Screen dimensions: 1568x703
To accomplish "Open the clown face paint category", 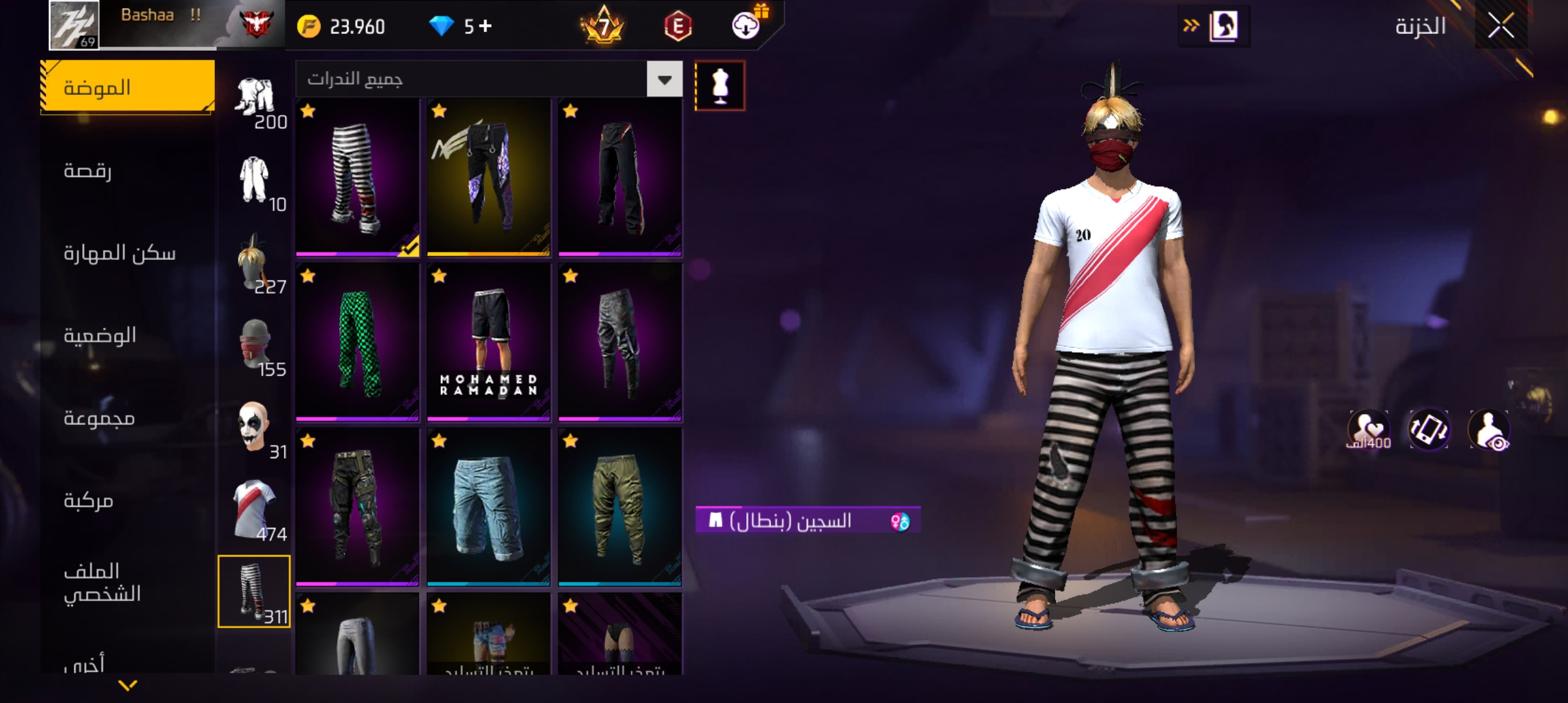I will 255,428.
